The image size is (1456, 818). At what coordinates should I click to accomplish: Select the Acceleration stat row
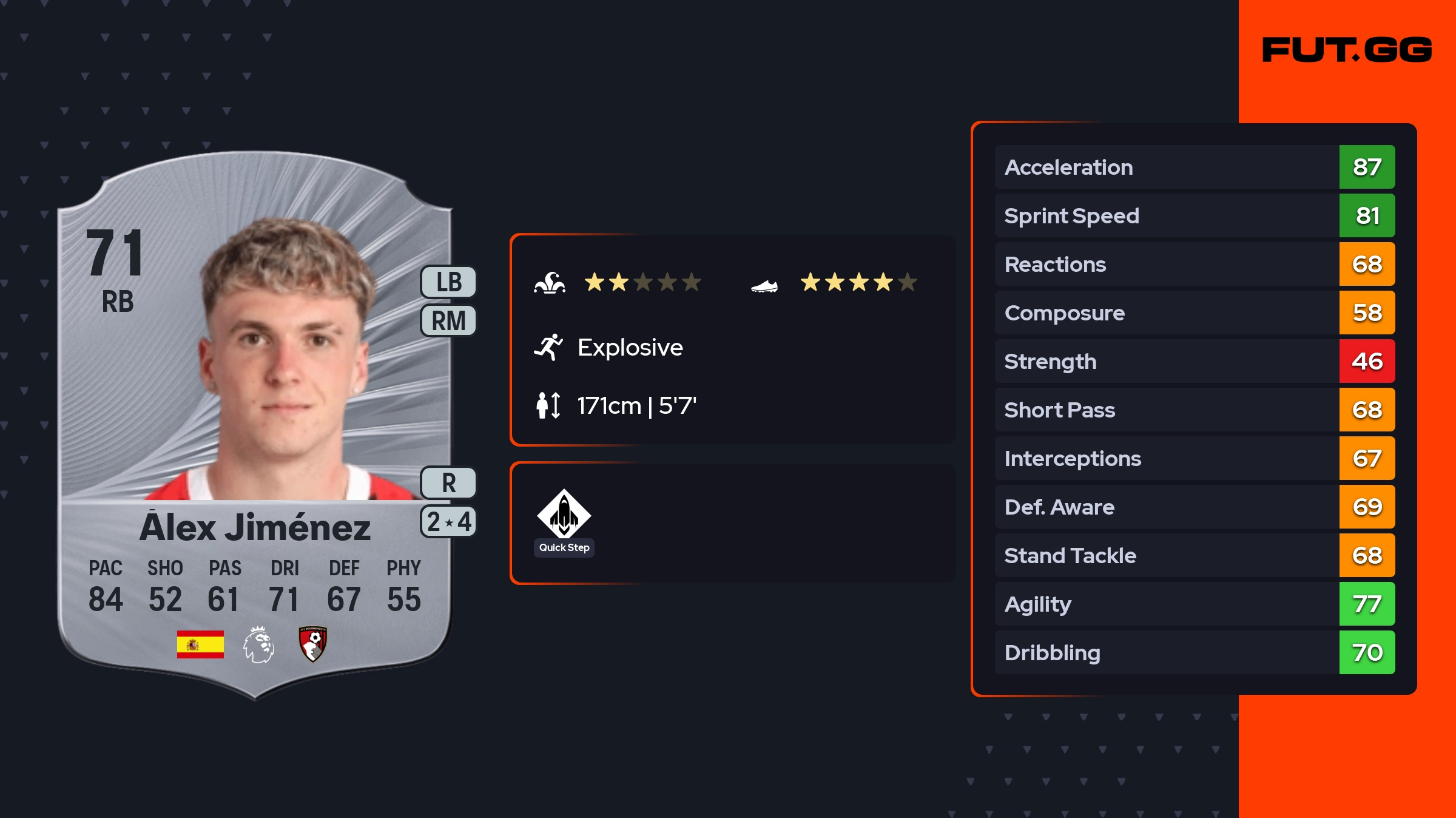tap(1194, 167)
